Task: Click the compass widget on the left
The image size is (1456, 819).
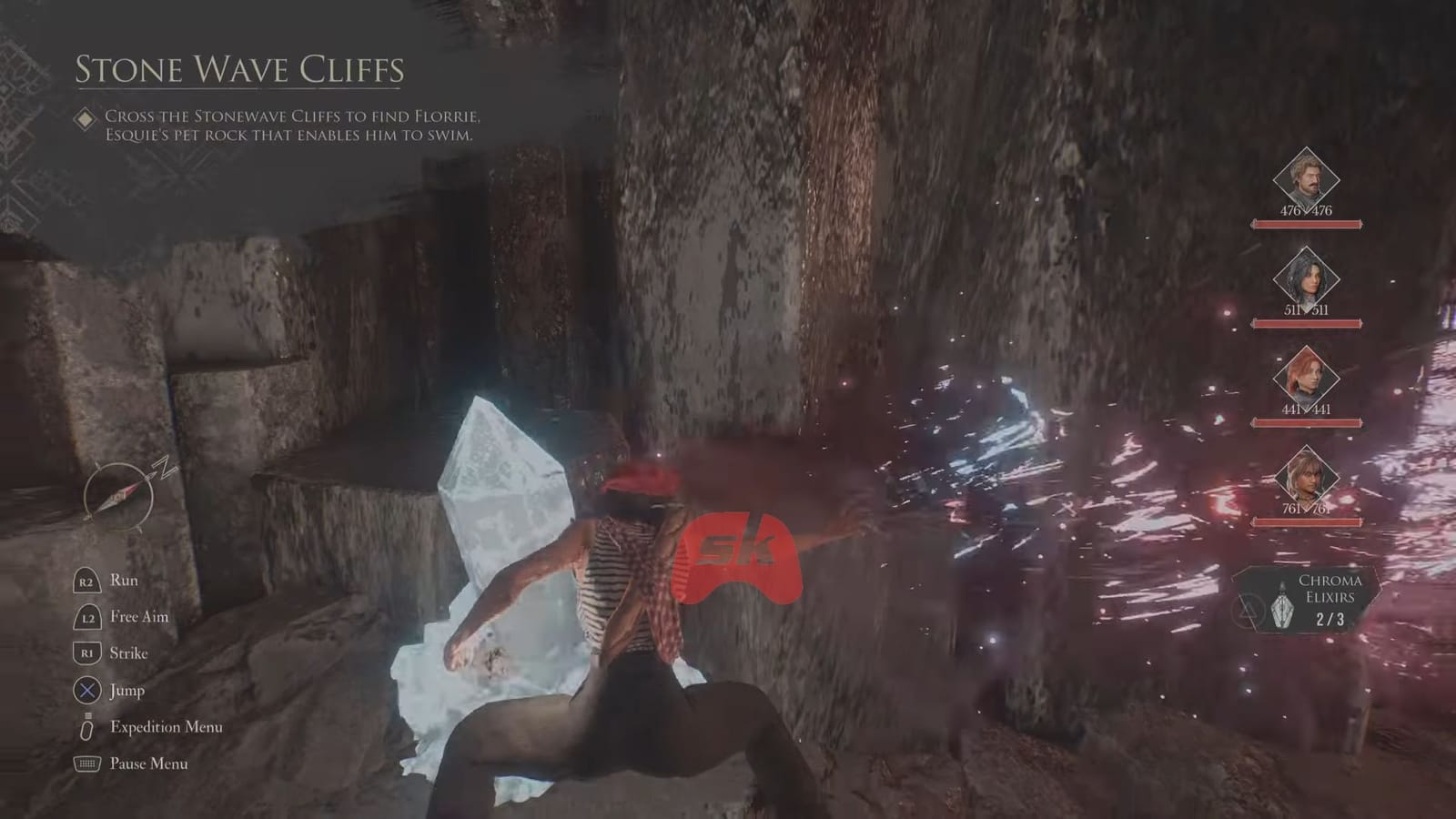Action: (118, 496)
